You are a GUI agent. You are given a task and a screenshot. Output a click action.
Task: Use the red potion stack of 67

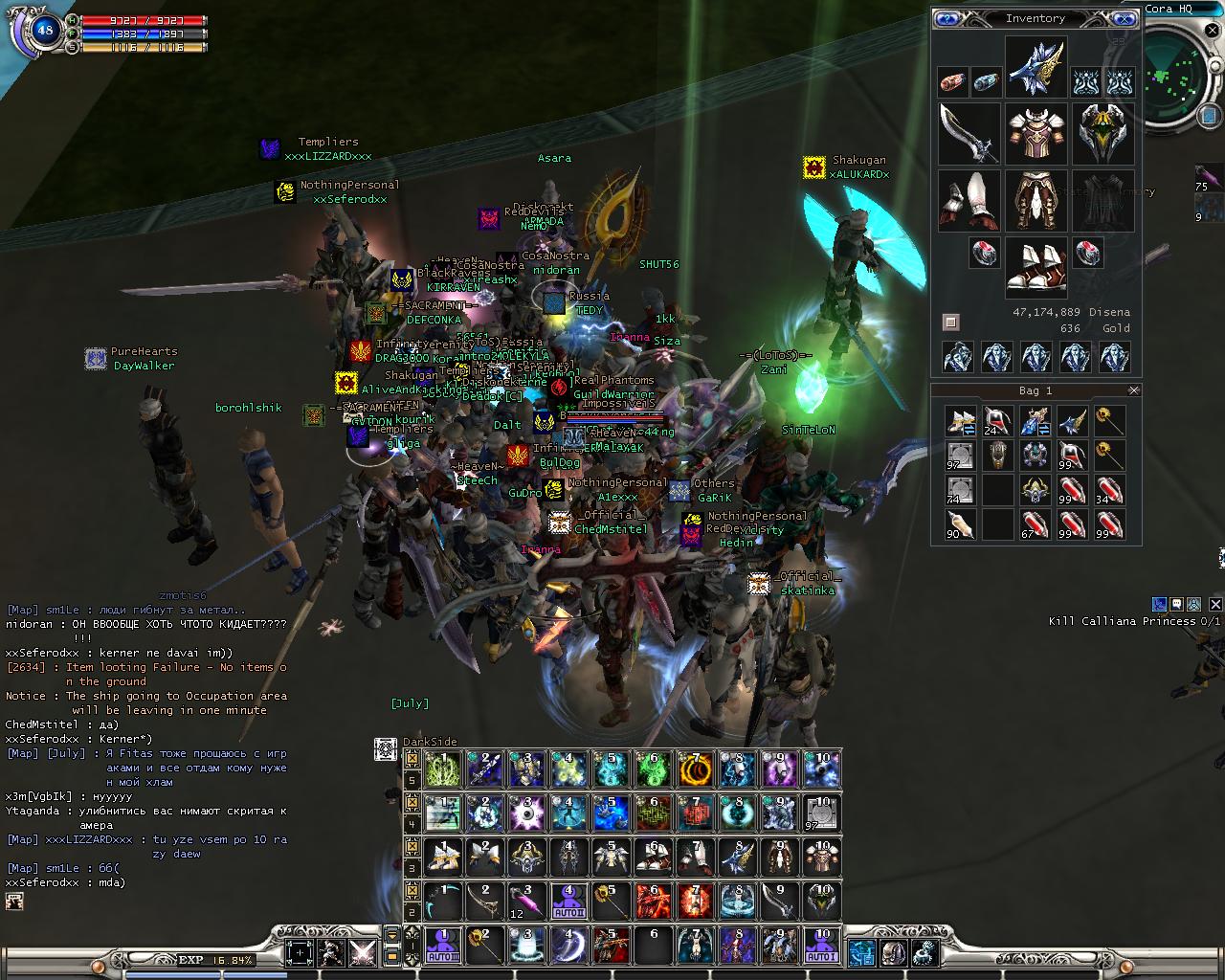pyautogui.click(x=1035, y=525)
